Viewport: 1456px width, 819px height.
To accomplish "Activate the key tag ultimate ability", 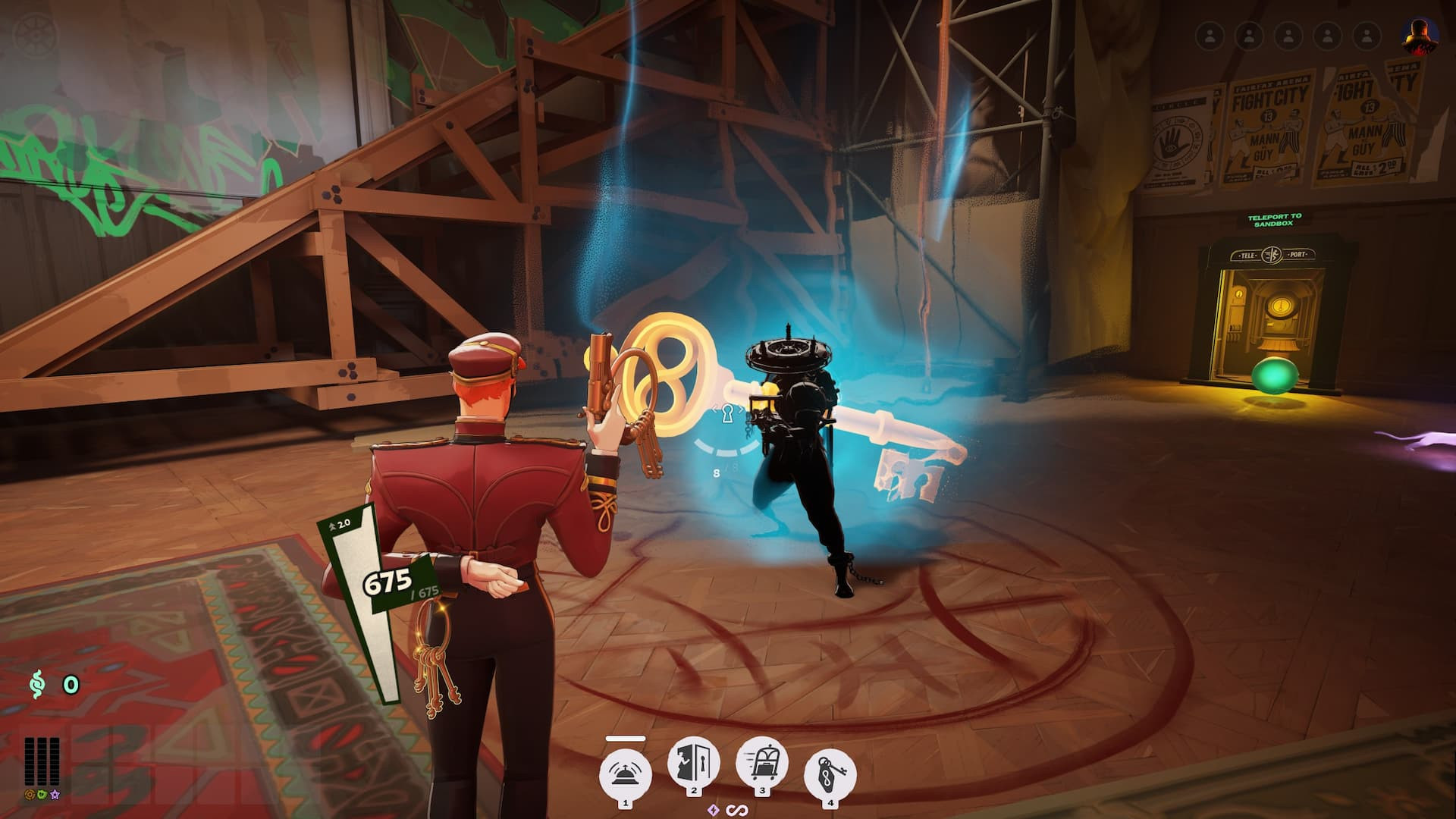I will pyautogui.click(x=830, y=775).
